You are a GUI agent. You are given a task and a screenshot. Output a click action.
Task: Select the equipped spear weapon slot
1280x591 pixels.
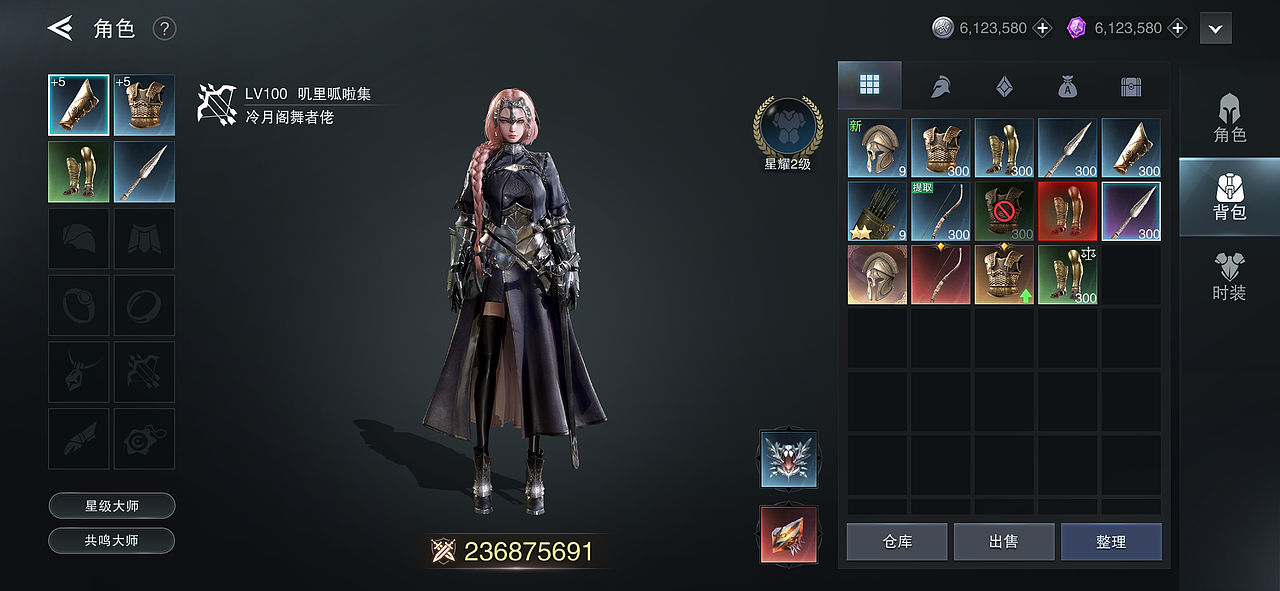(x=144, y=172)
